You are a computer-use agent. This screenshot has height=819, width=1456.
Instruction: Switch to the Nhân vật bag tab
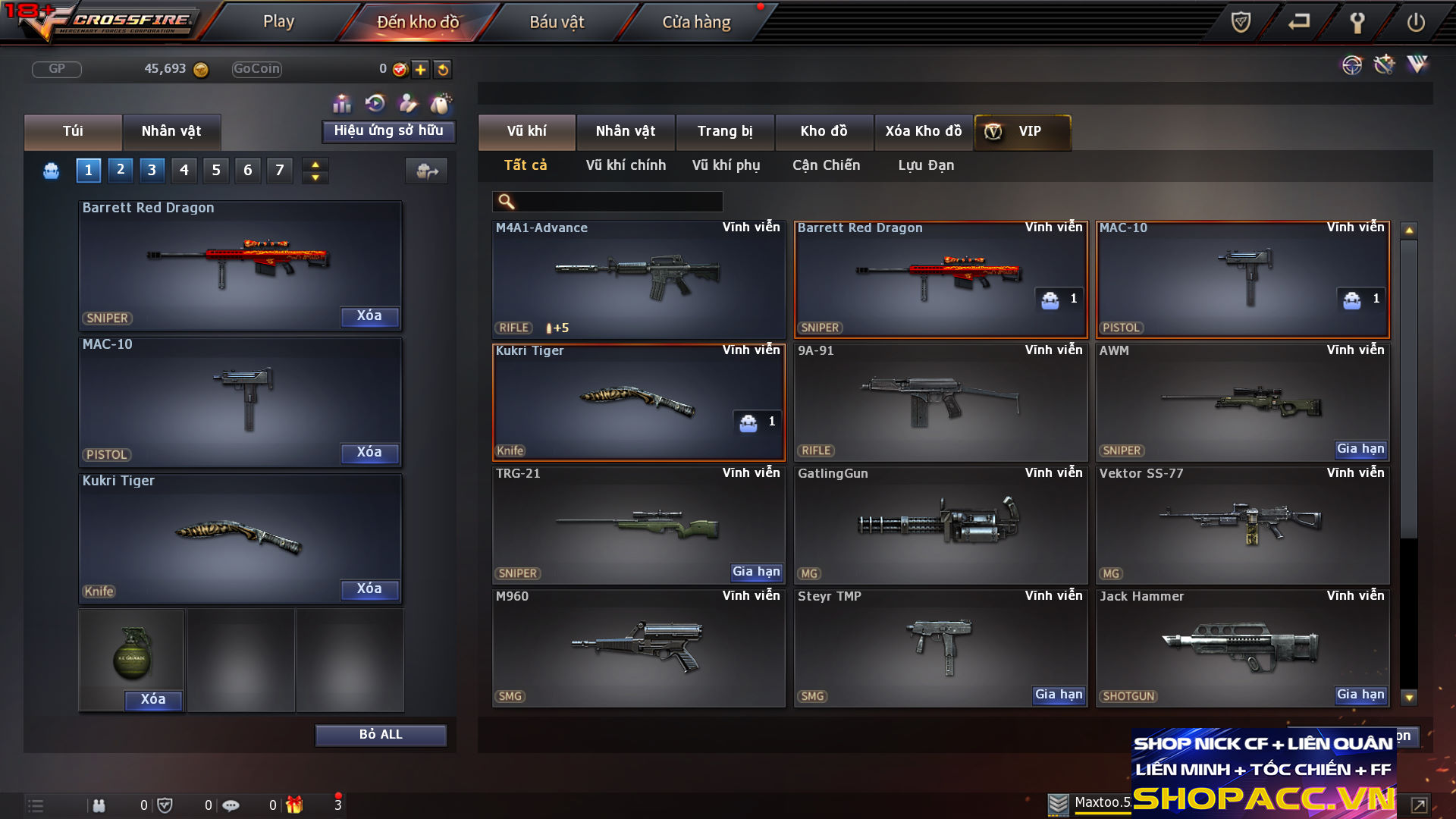pos(171,131)
